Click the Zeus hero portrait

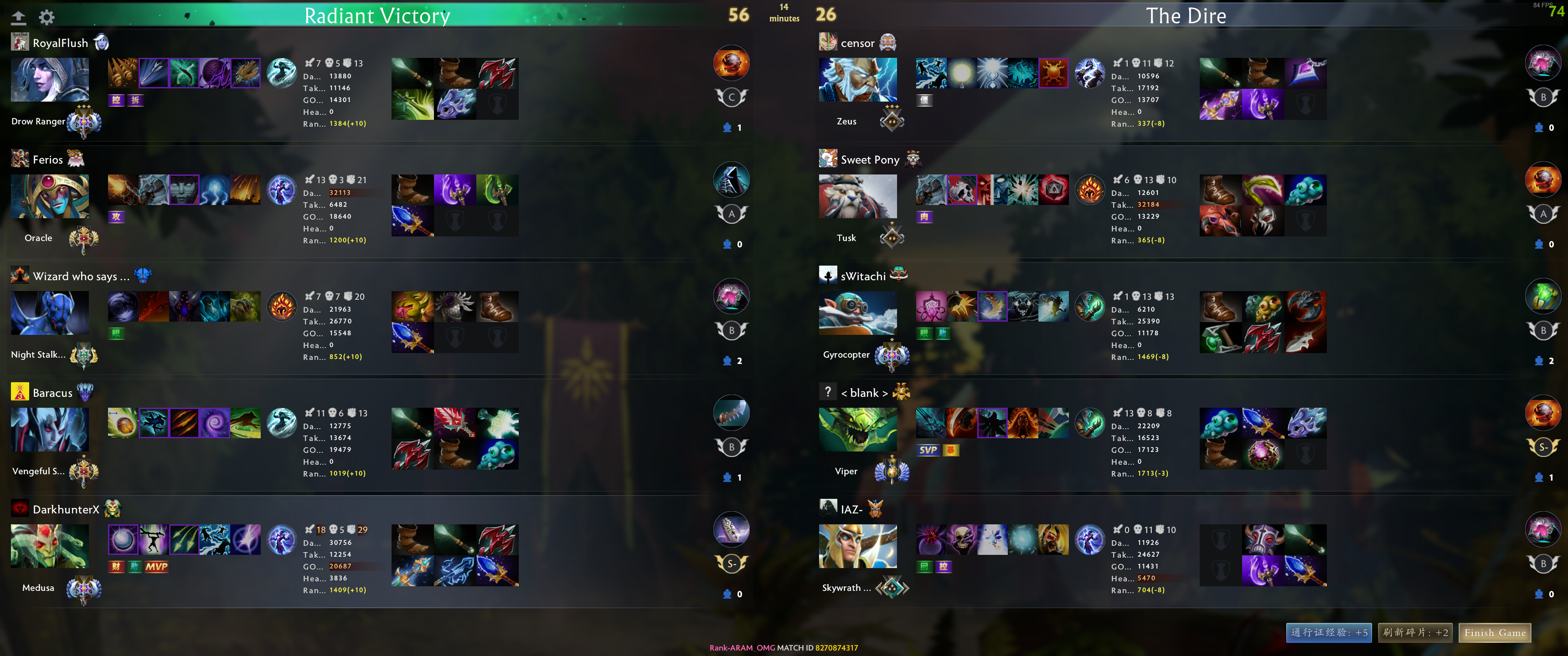click(x=858, y=79)
